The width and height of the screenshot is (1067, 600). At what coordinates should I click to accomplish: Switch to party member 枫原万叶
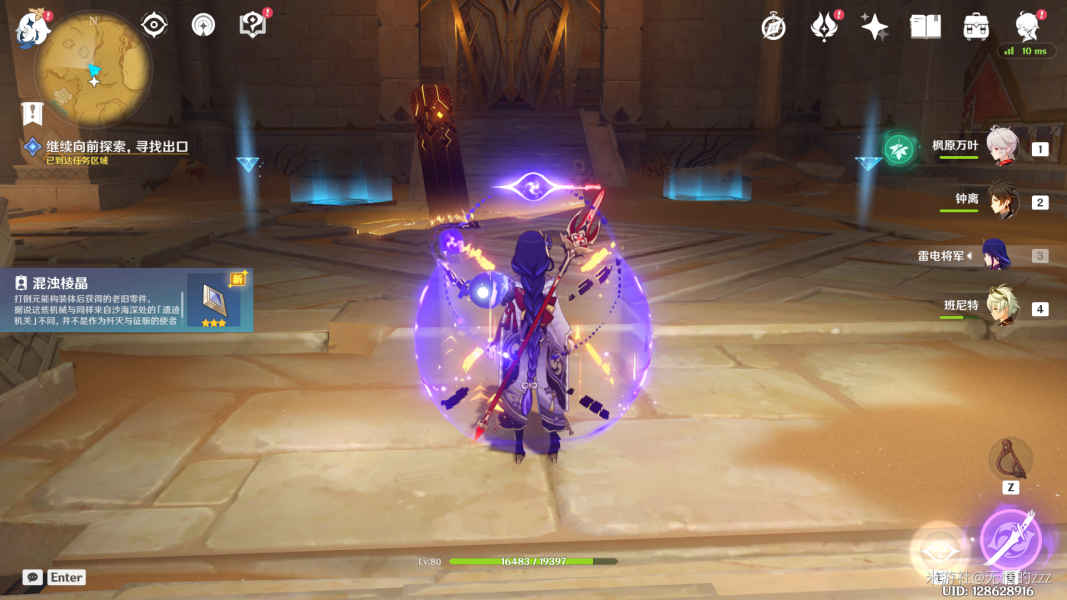(1002, 147)
